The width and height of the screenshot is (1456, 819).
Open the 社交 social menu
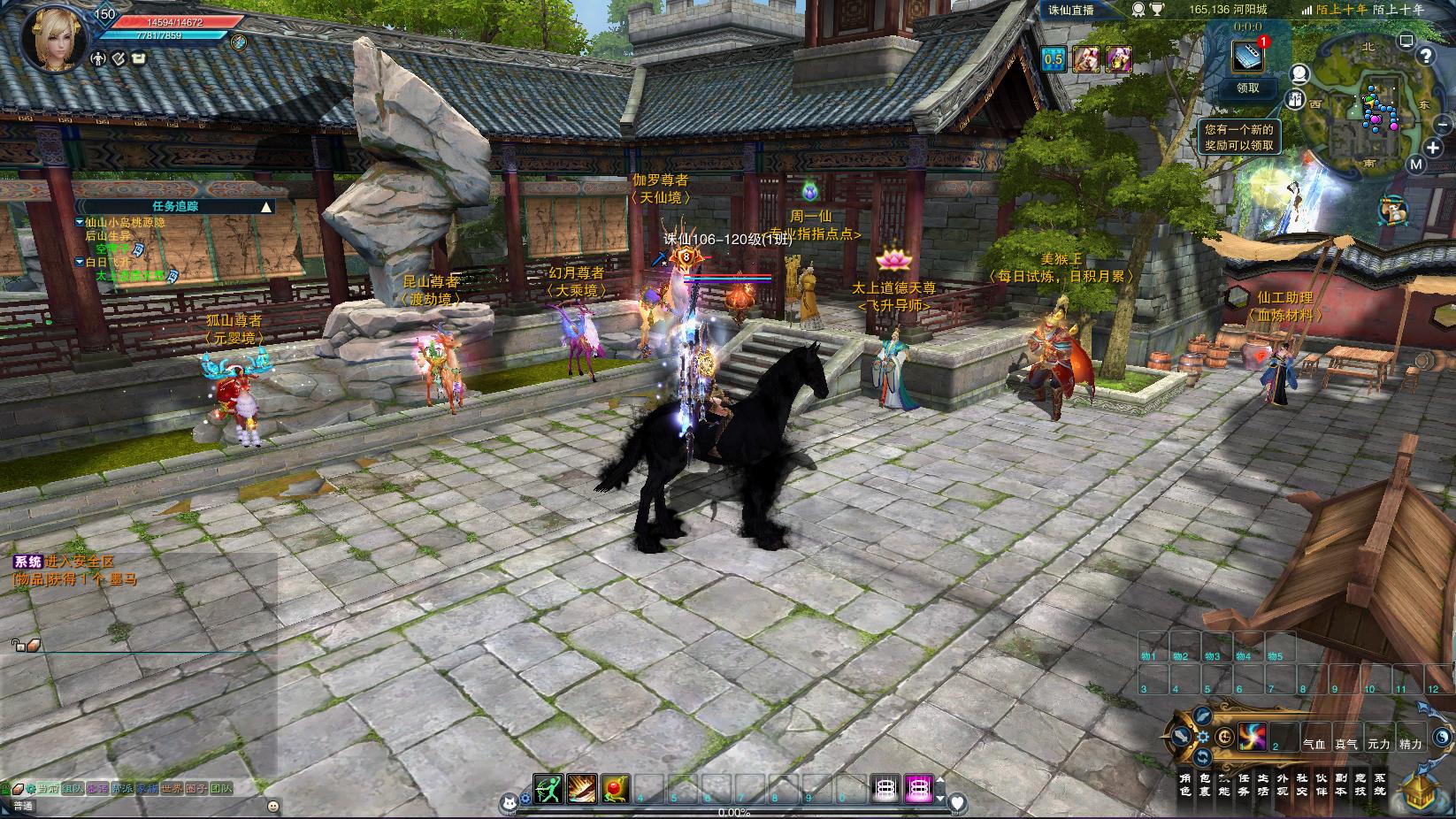pyautogui.click(x=1302, y=785)
